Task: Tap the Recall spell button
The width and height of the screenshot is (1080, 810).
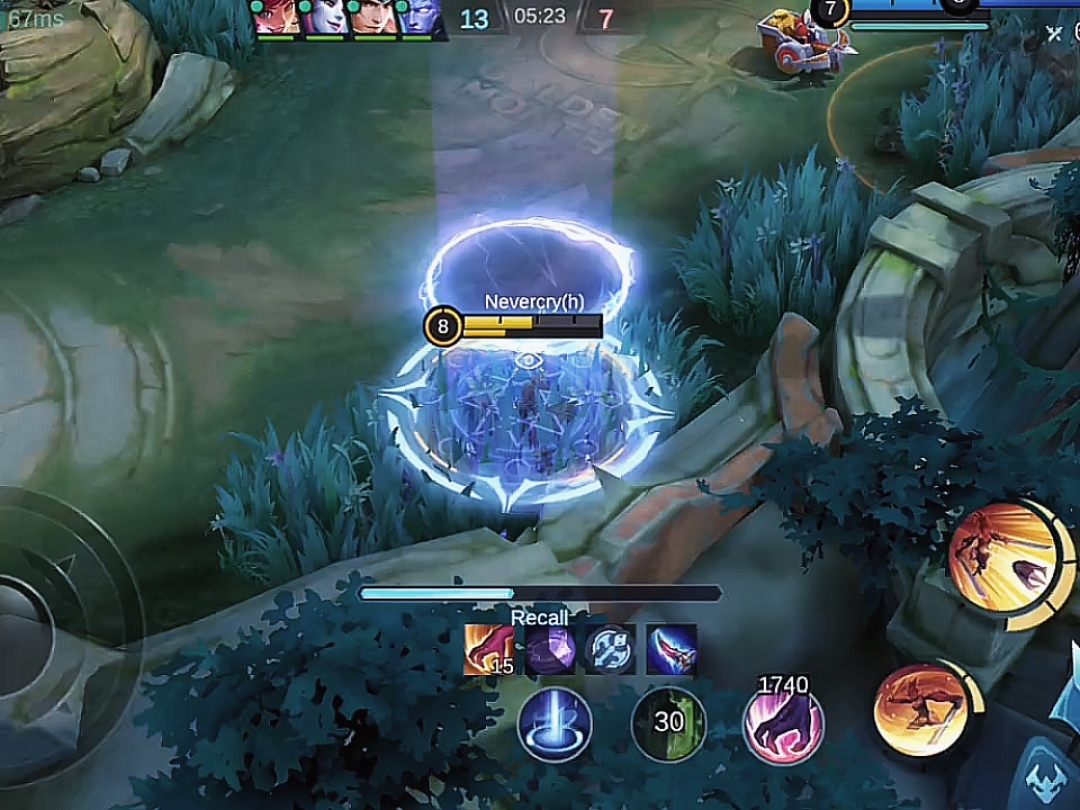Action: tap(555, 725)
